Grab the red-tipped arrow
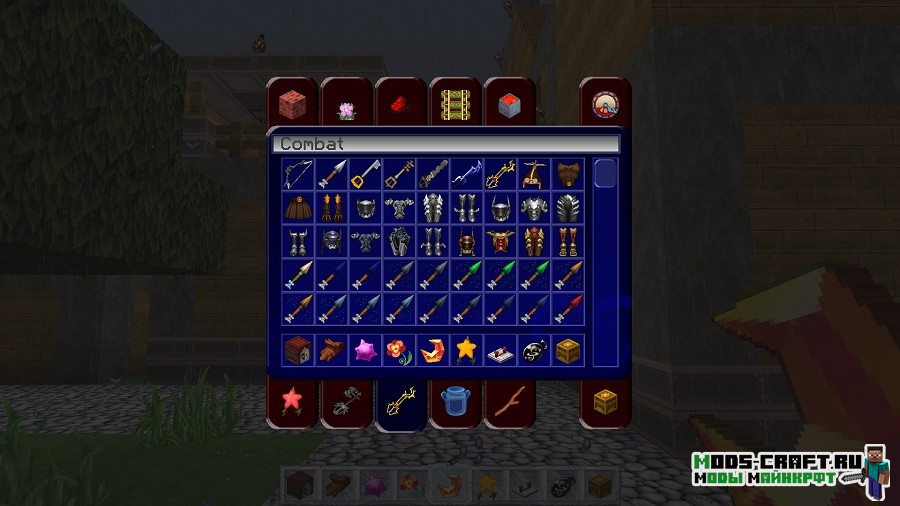This screenshot has height=506, width=900. [x=569, y=308]
